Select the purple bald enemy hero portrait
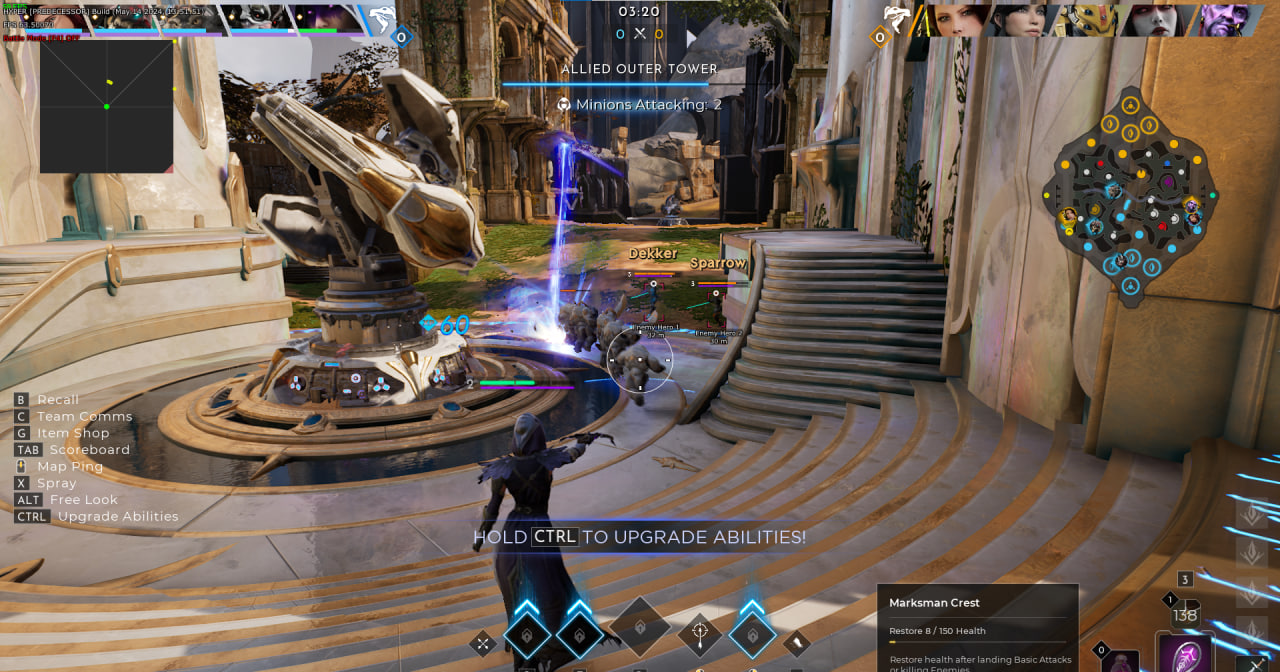 tap(1225, 20)
